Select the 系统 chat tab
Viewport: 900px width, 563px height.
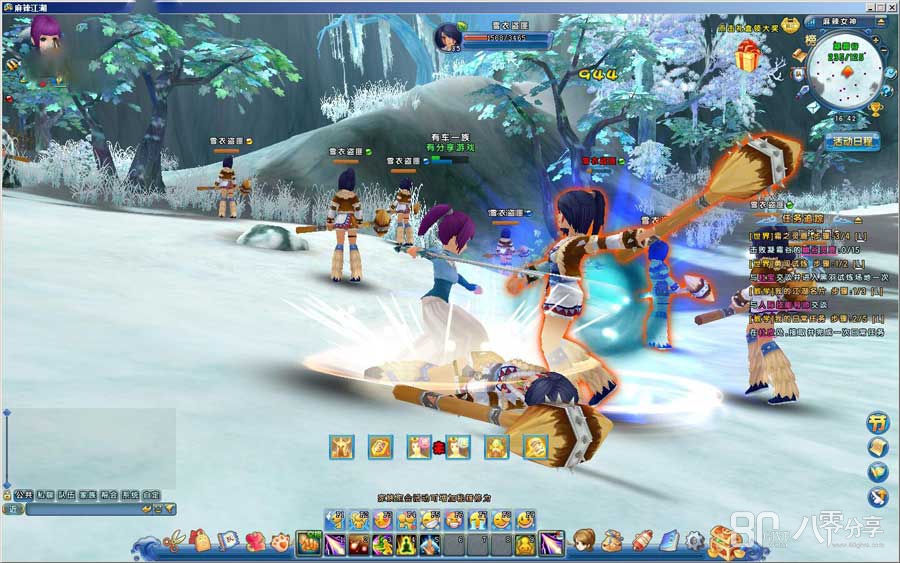coord(129,495)
